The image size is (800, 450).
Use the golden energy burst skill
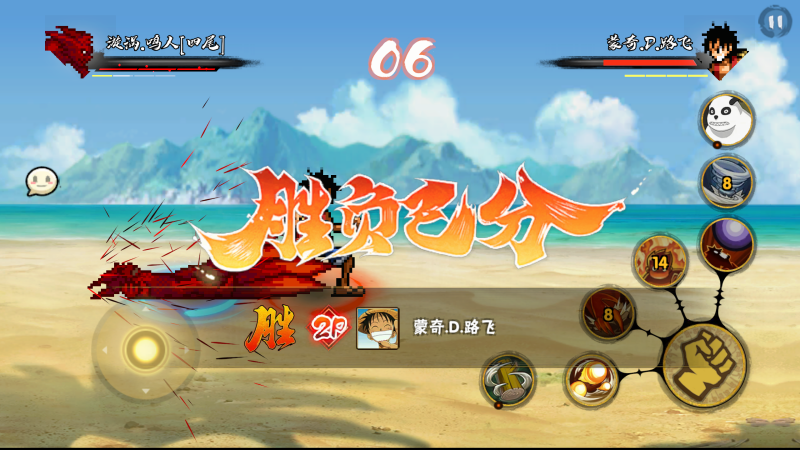pos(590,380)
